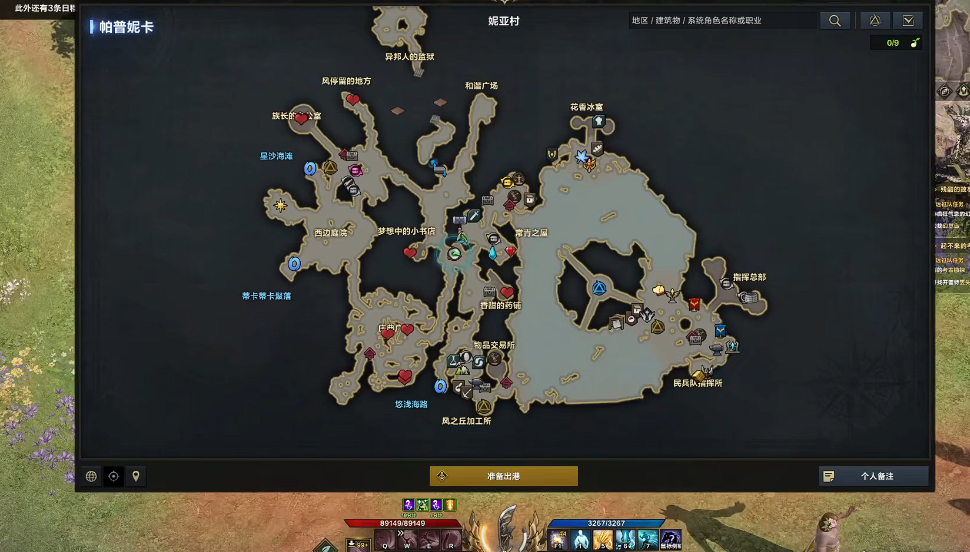Click the heart marker near 香甜的药铺
The image size is (970, 552).
pos(507,292)
